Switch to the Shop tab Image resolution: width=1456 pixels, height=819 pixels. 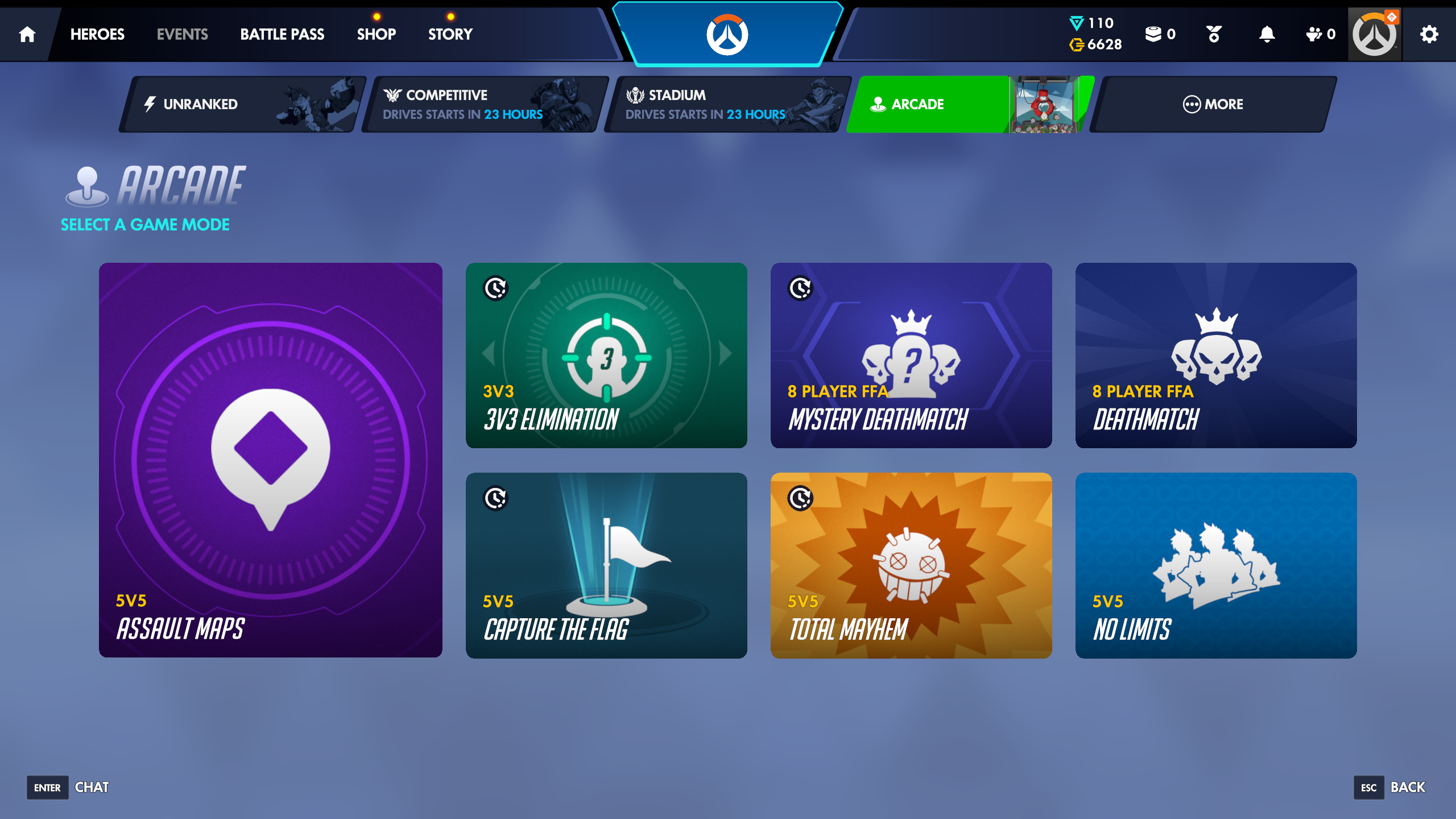(377, 34)
